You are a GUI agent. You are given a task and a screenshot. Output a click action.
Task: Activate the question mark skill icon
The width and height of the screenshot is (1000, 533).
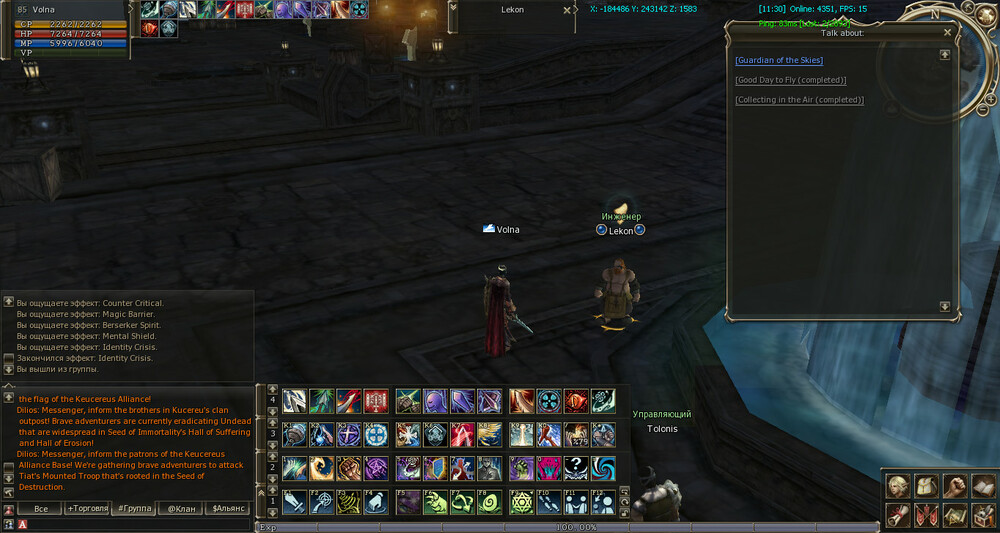tap(575, 468)
